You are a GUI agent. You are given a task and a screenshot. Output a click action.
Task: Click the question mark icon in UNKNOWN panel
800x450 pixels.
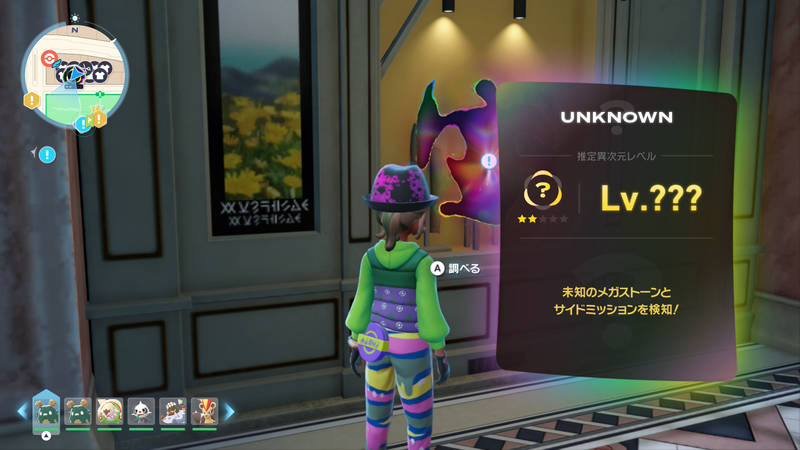pyautogui.click(x=541, y=189)
